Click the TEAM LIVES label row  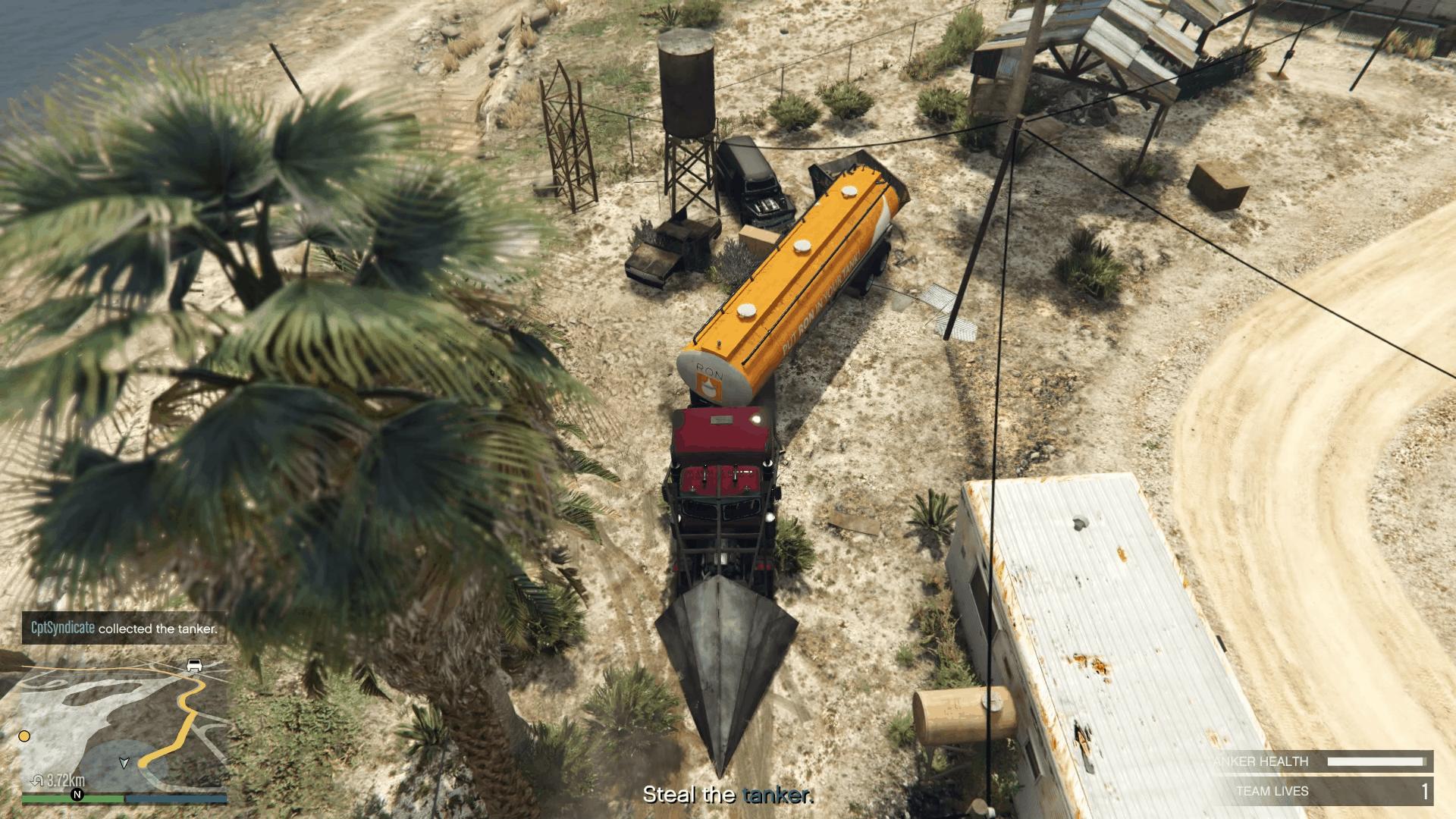[x=1272, y=790]
